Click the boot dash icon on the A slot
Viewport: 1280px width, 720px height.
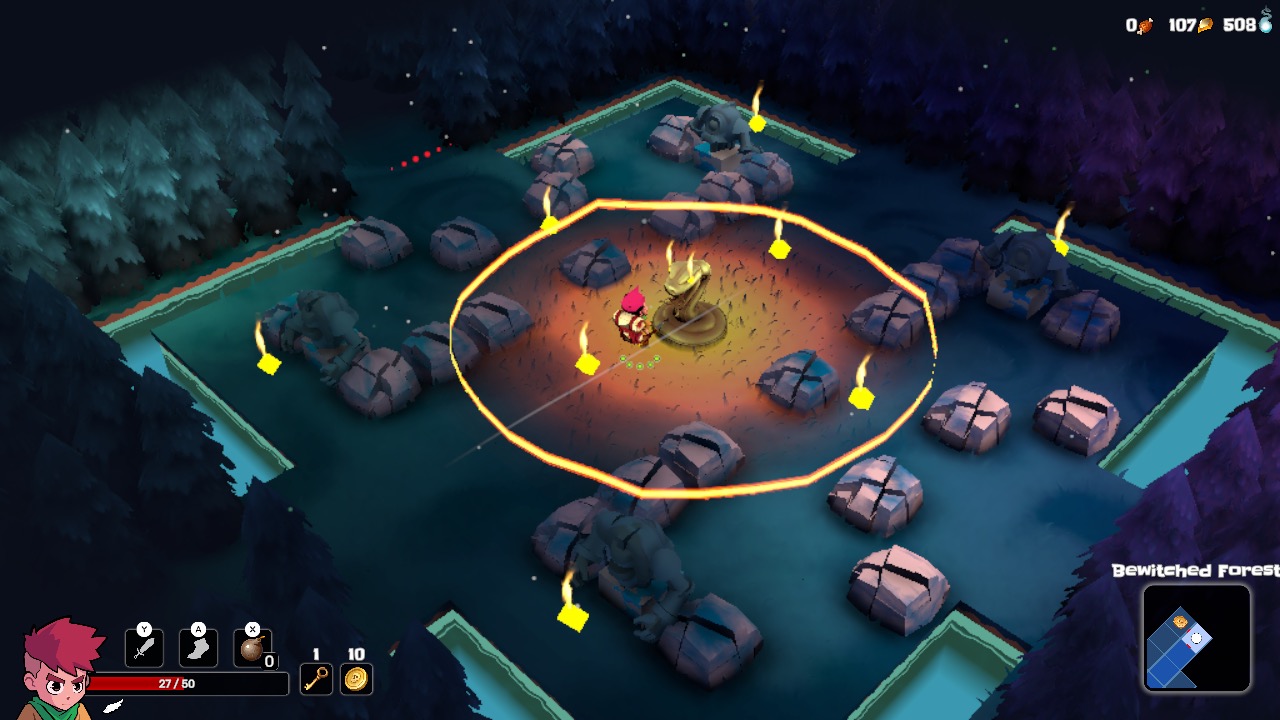[x=198, y=650]
